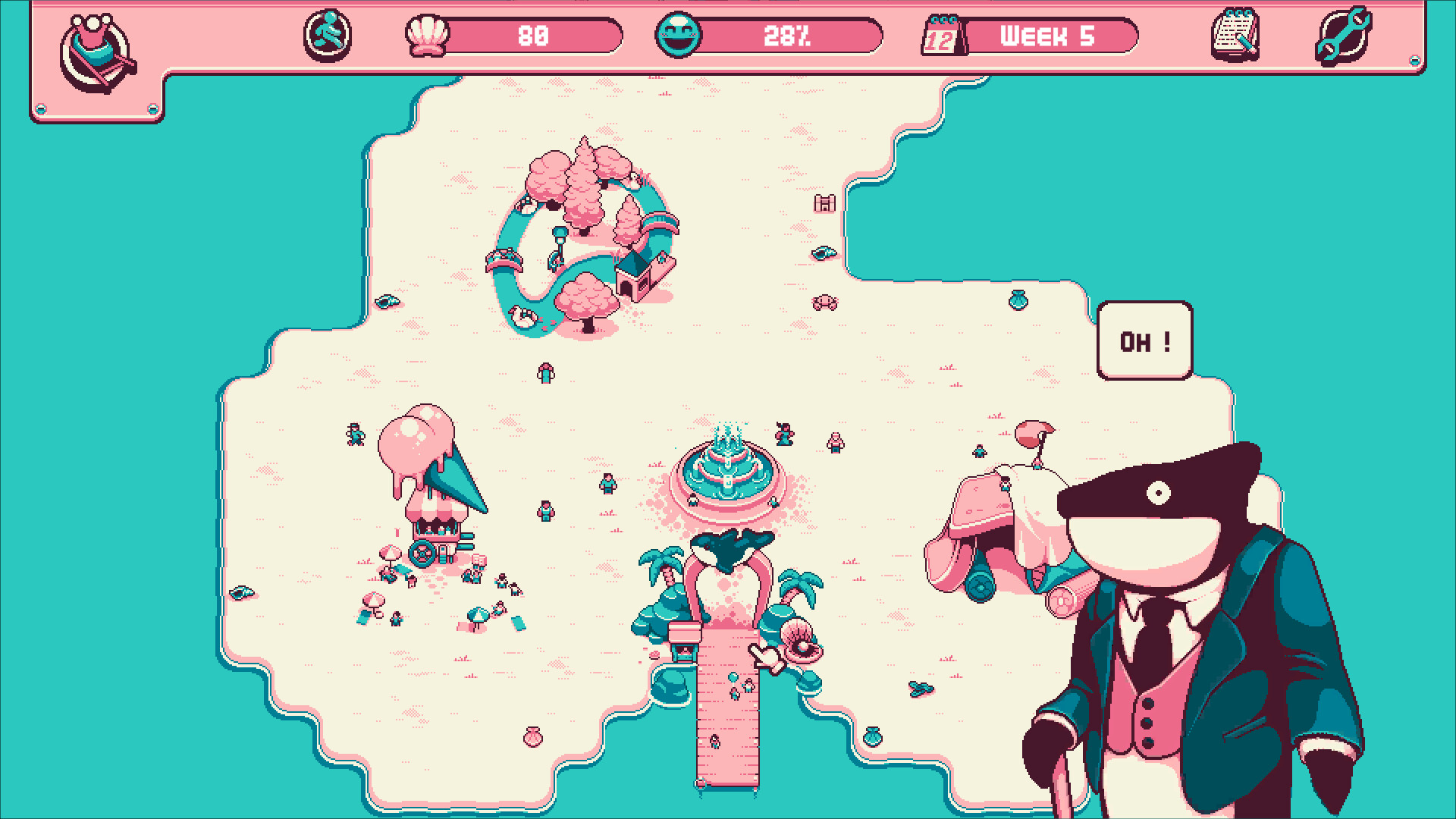This screenshot has width=1456, height=819.
Task: Open happiness details via smiley icon
Action: click(x=681, y=34)
